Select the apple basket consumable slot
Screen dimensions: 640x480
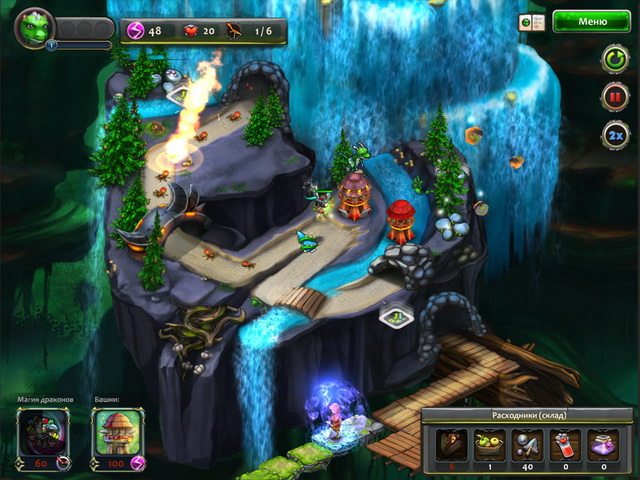point(487,443)
